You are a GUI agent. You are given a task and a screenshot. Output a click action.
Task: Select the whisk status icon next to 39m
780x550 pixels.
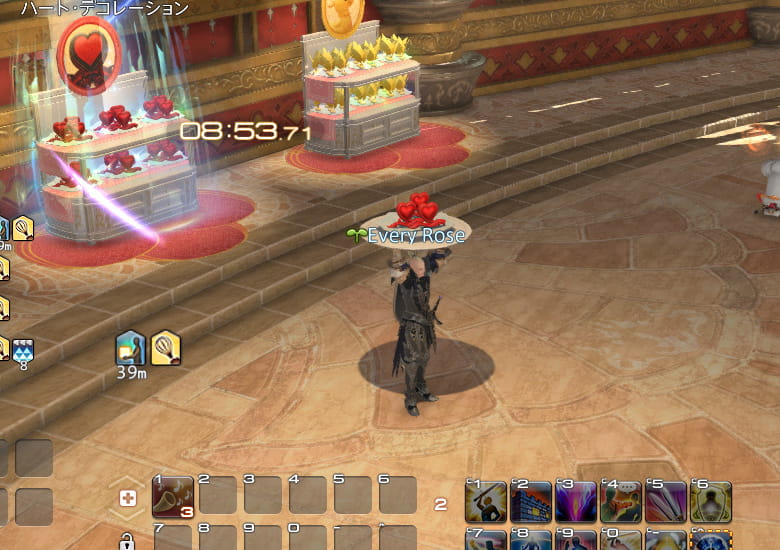click(x=166, y=347)
